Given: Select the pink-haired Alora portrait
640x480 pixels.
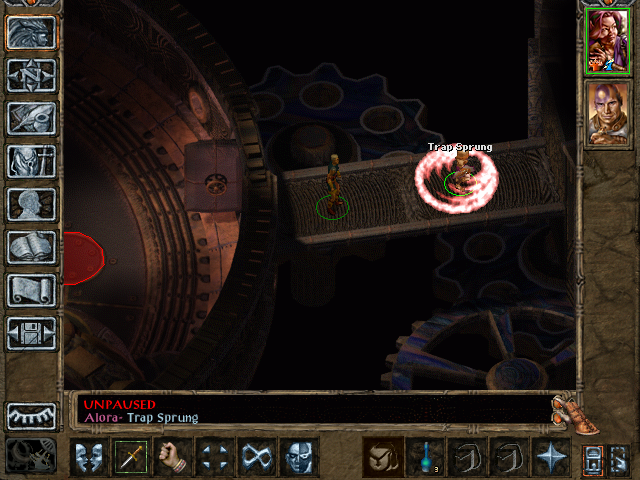Looking at the screenshot, I should [606, 41].
